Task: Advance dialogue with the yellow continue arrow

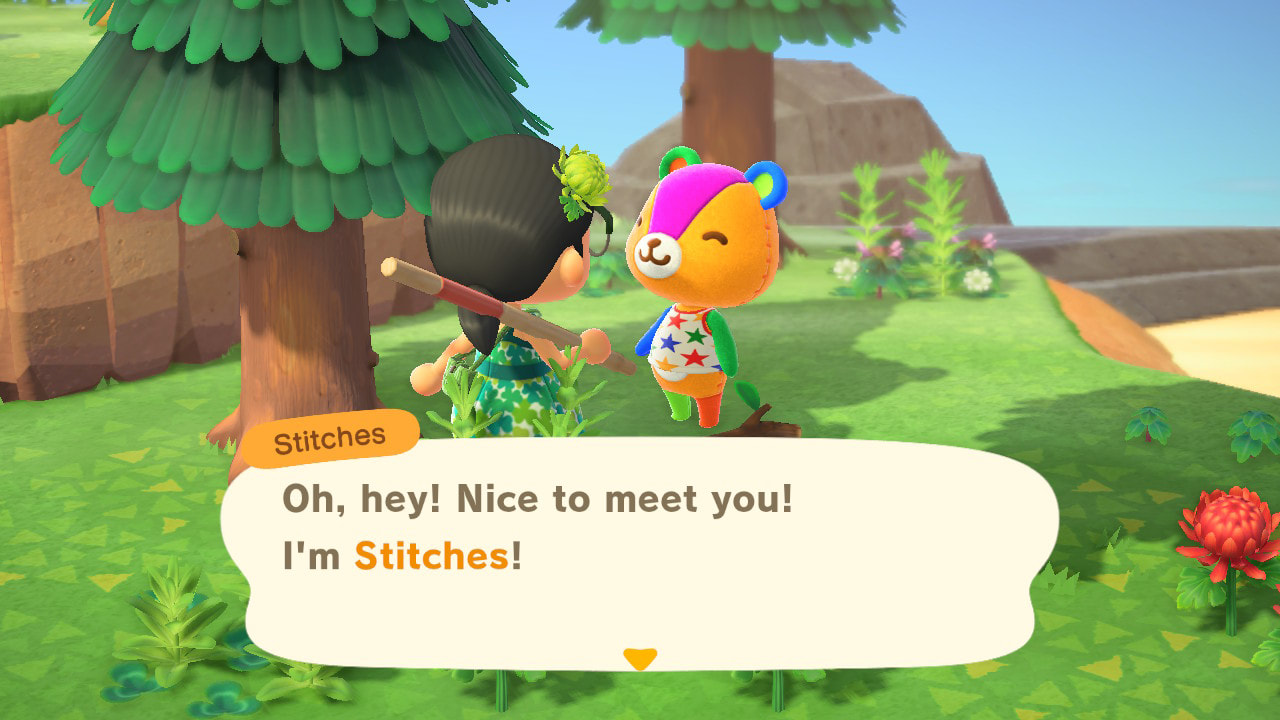Action: tap(639, 658)
